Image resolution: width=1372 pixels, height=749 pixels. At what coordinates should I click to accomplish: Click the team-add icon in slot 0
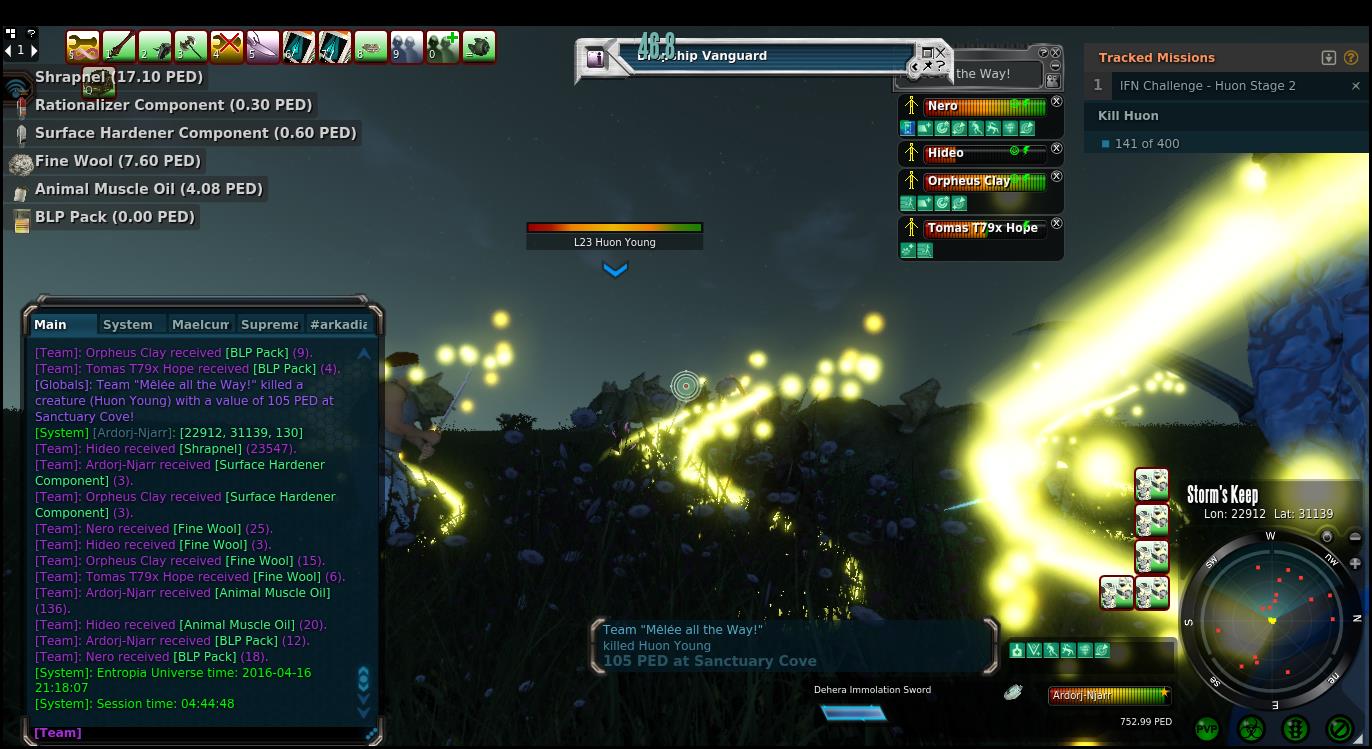[x=442, y=46]
